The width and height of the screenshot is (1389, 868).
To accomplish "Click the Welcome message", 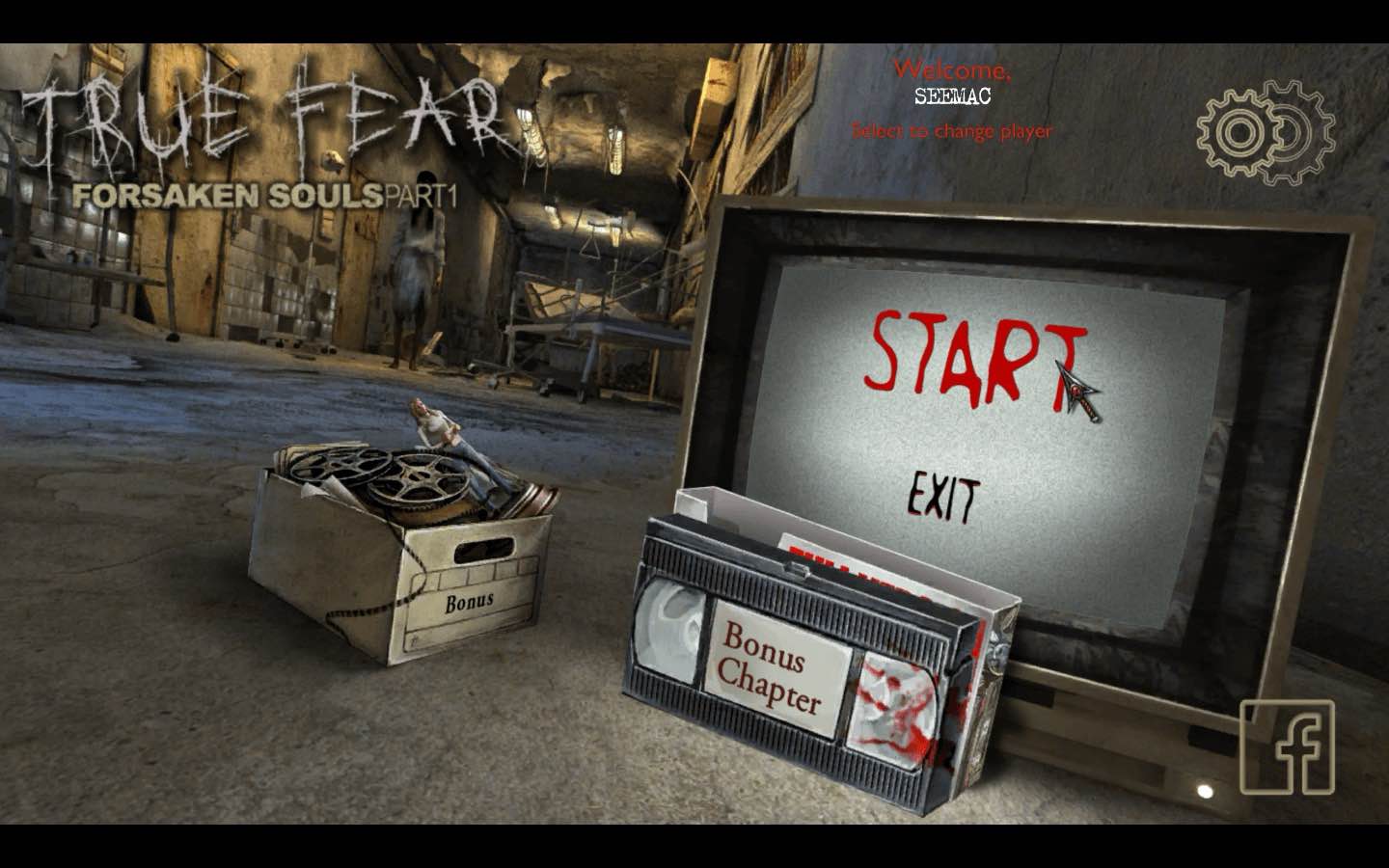I will [x=953, y=68].
